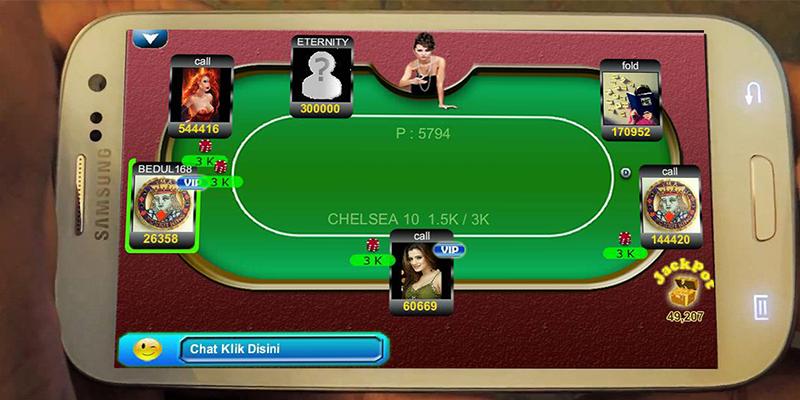Select the empty ETERNITY seat
The width and height of the screenshot is (800, 400).
click(321, 74)
